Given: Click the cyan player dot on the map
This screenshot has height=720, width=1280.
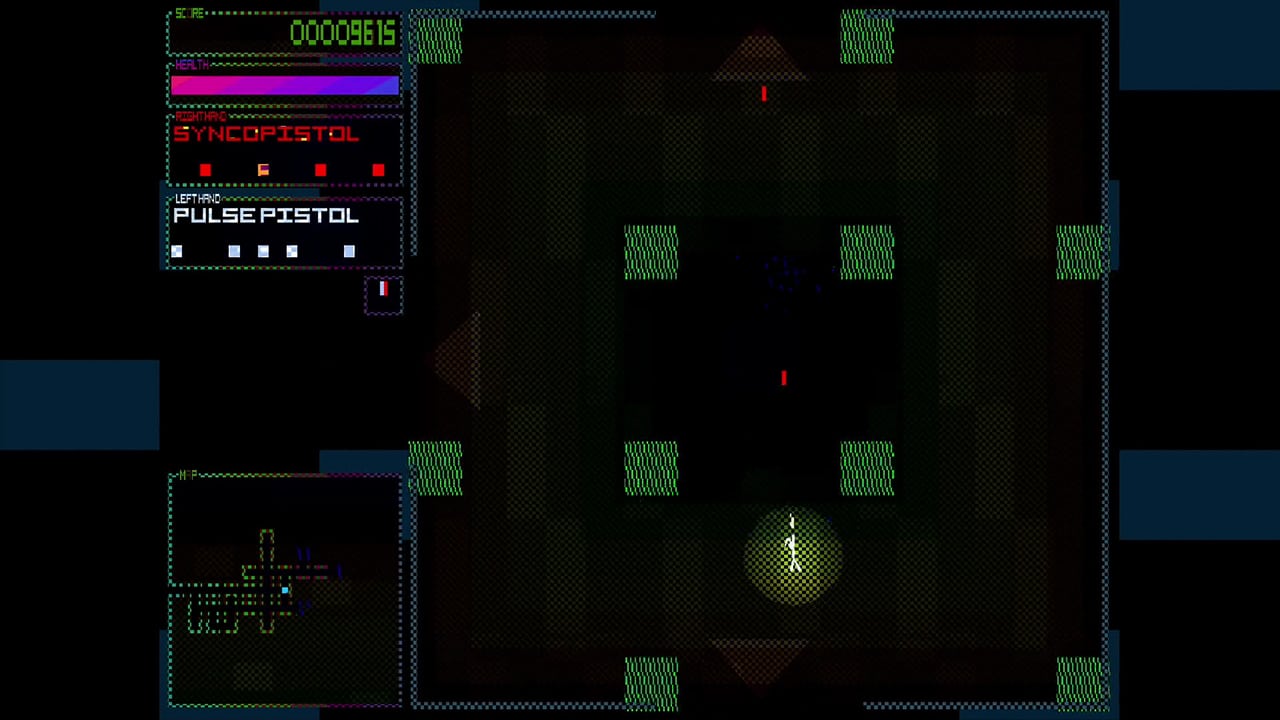Looking at the screenshot, I should (x=285, y=591).
